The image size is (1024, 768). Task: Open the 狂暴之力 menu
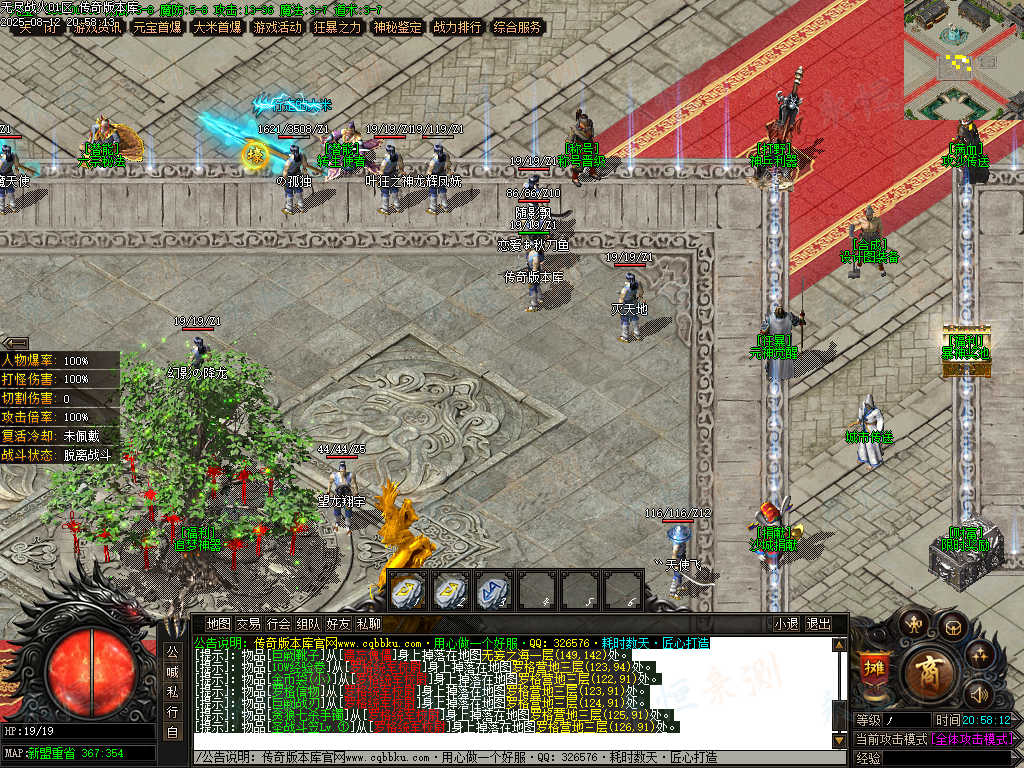pyautogui.click(x=337, y=27)
